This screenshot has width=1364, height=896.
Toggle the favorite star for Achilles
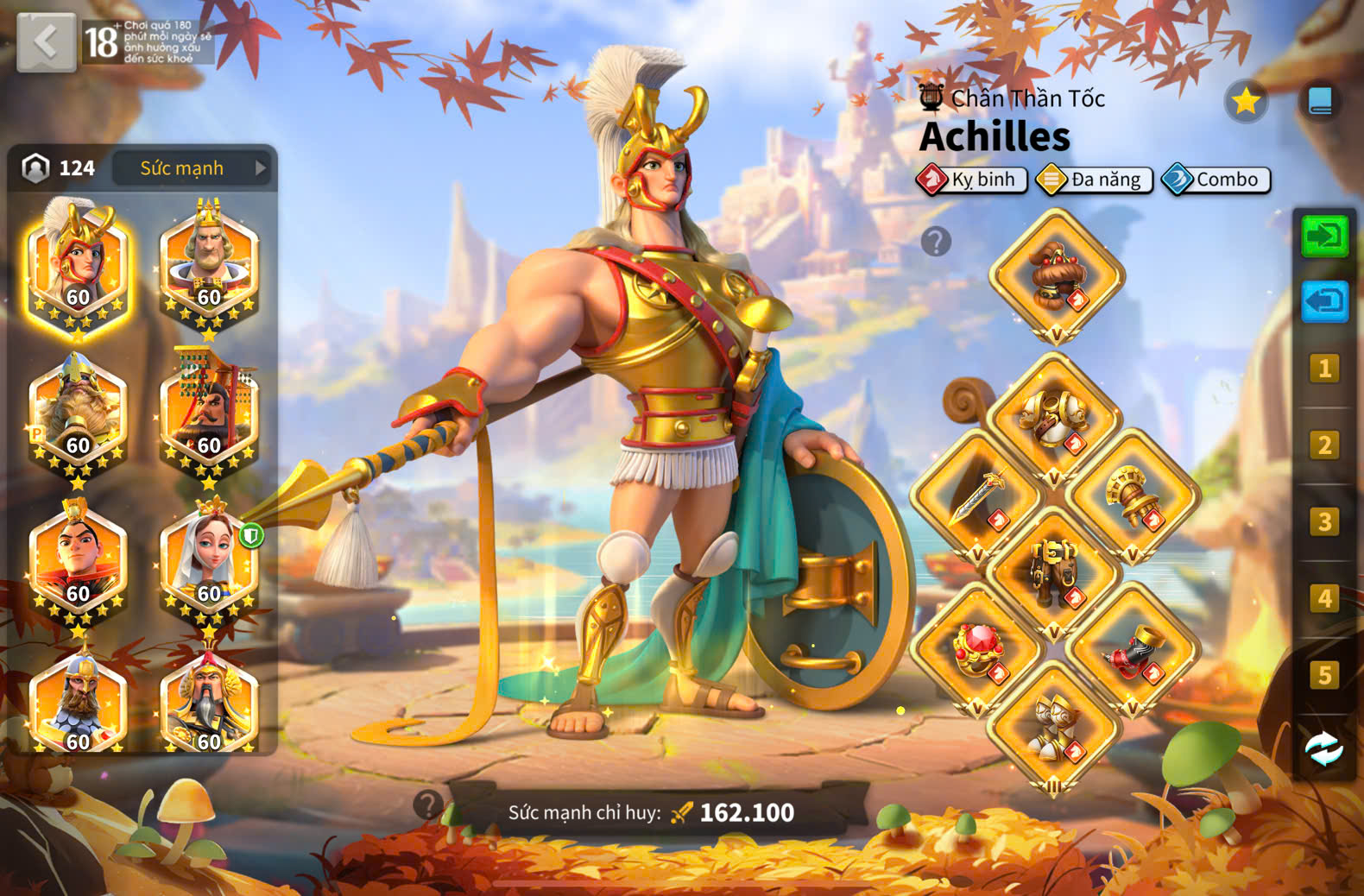click(1246, 102)
